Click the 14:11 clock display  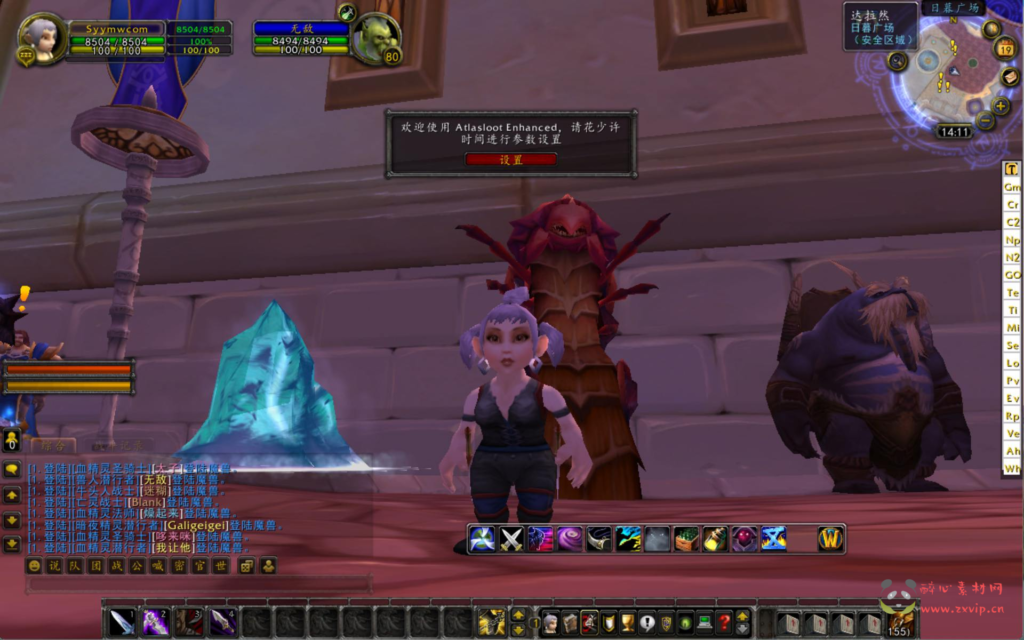(x=954, y=132)
